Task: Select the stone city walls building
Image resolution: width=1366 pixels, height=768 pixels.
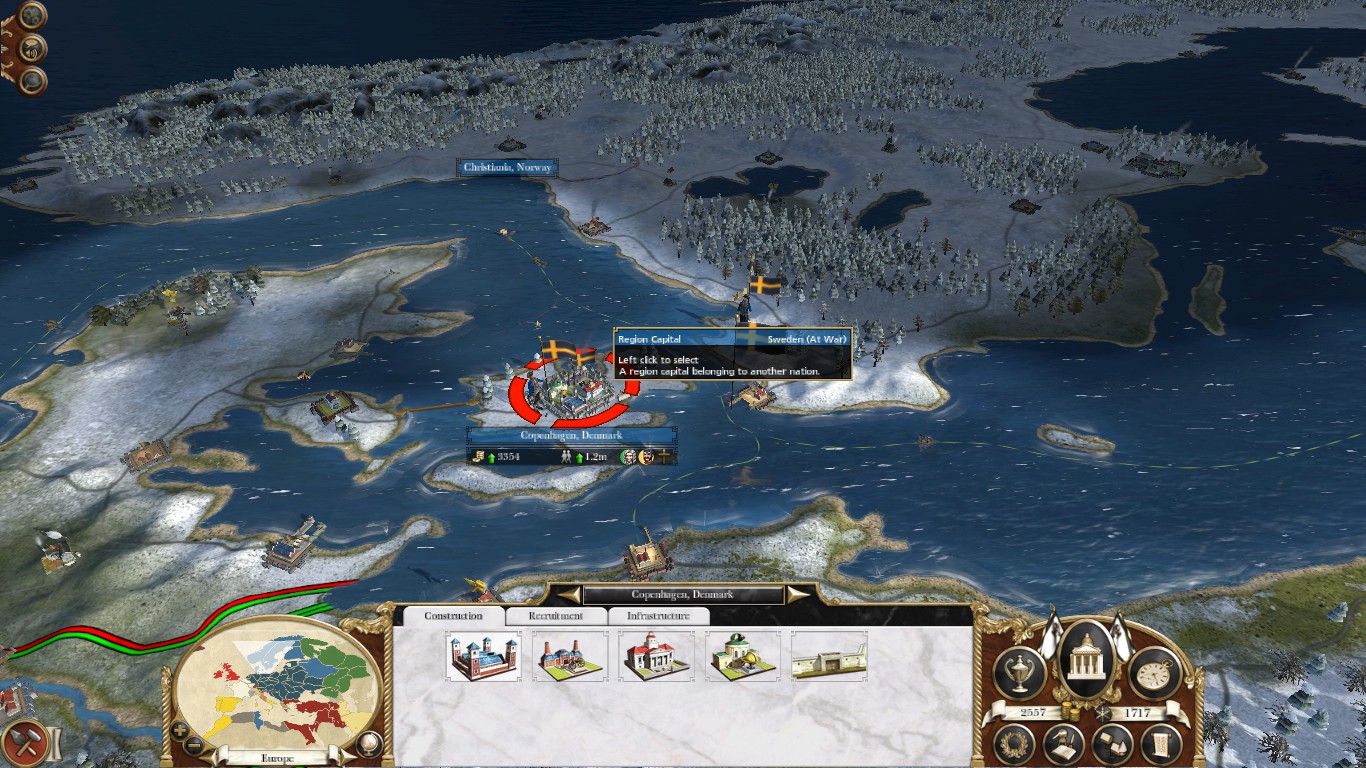Action: tap(829, 656)
